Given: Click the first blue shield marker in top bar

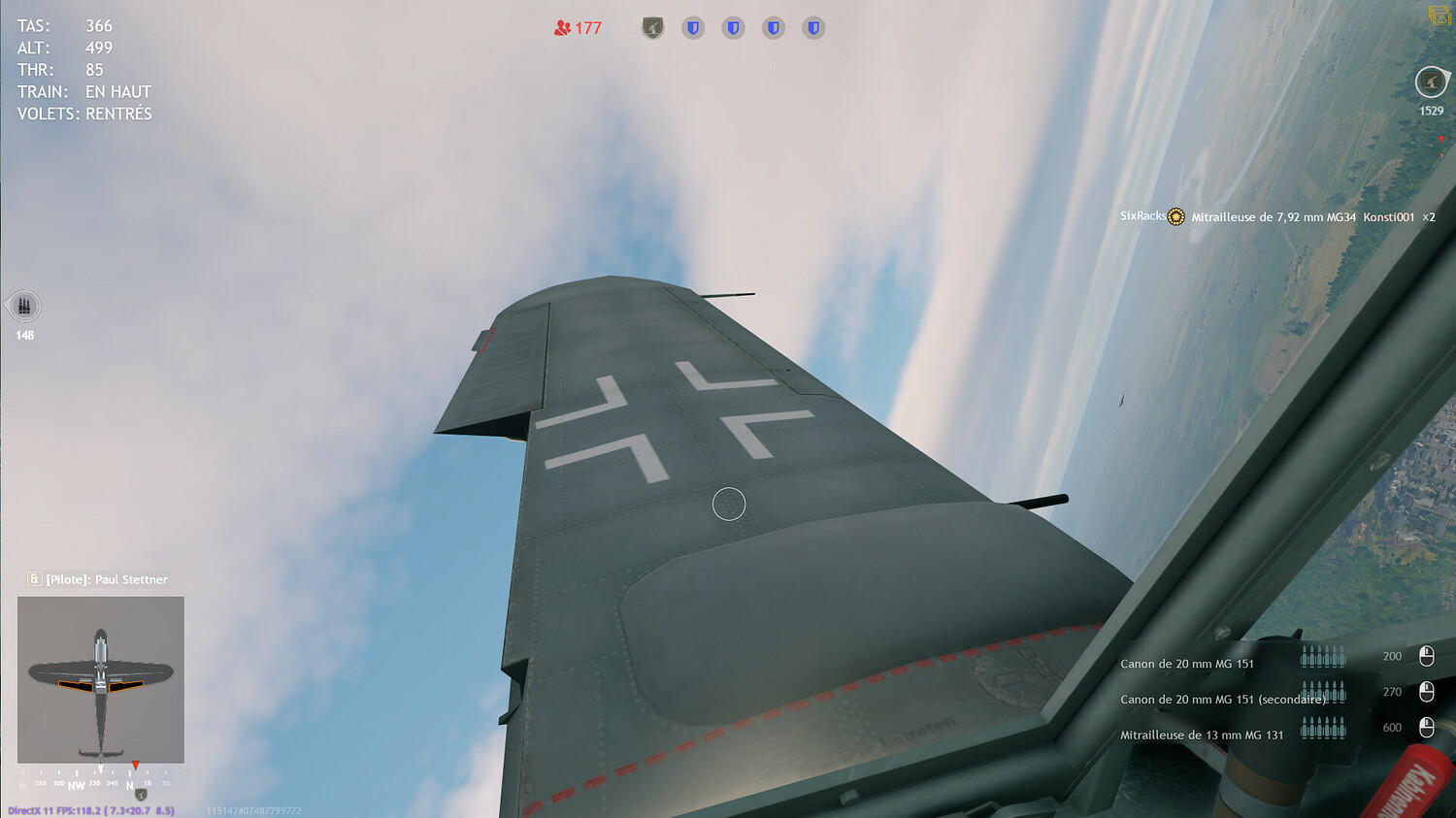Looking at the screenshot, I should 692,27.
